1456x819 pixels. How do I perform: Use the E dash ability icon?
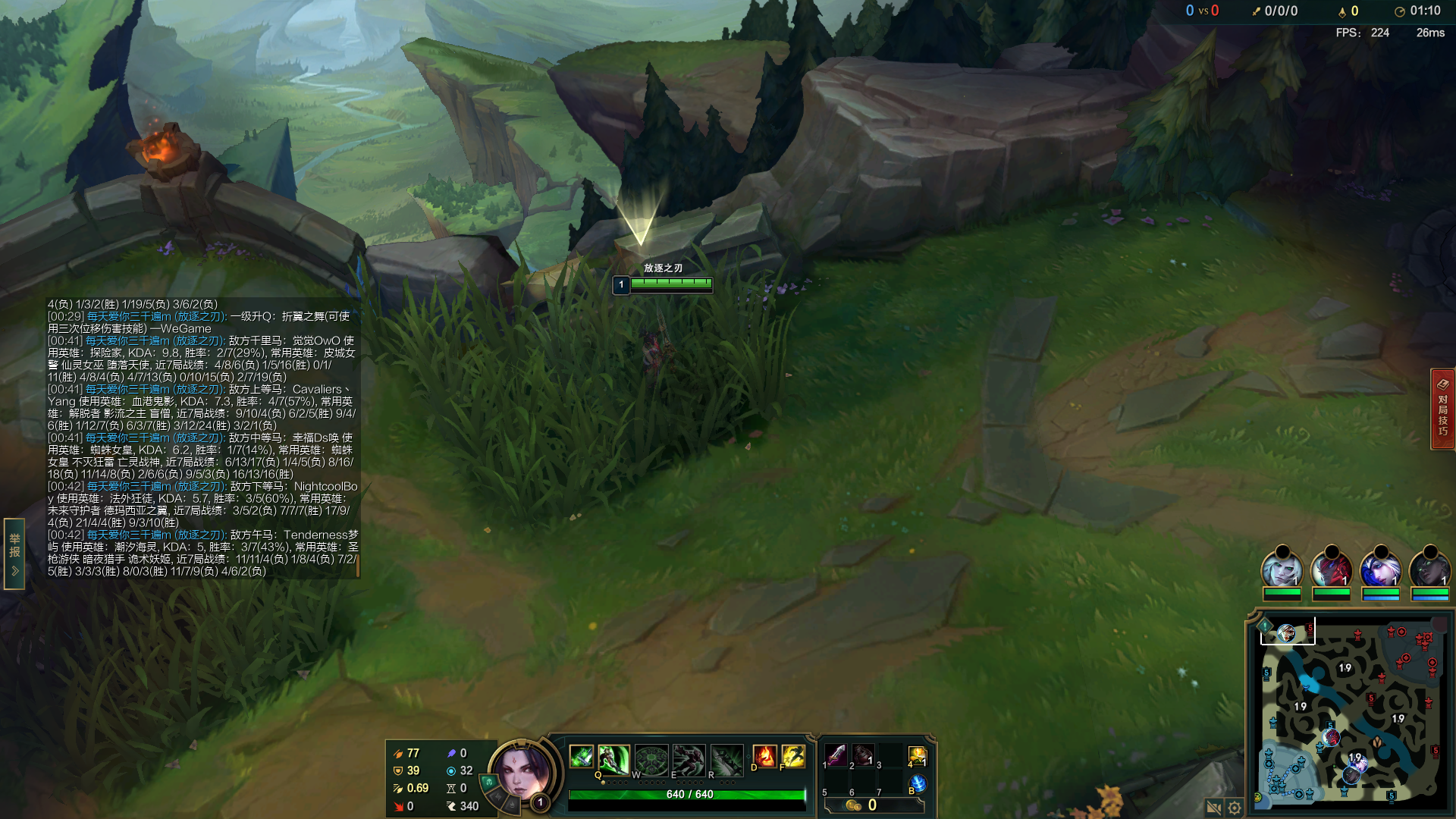pos(689,759)
